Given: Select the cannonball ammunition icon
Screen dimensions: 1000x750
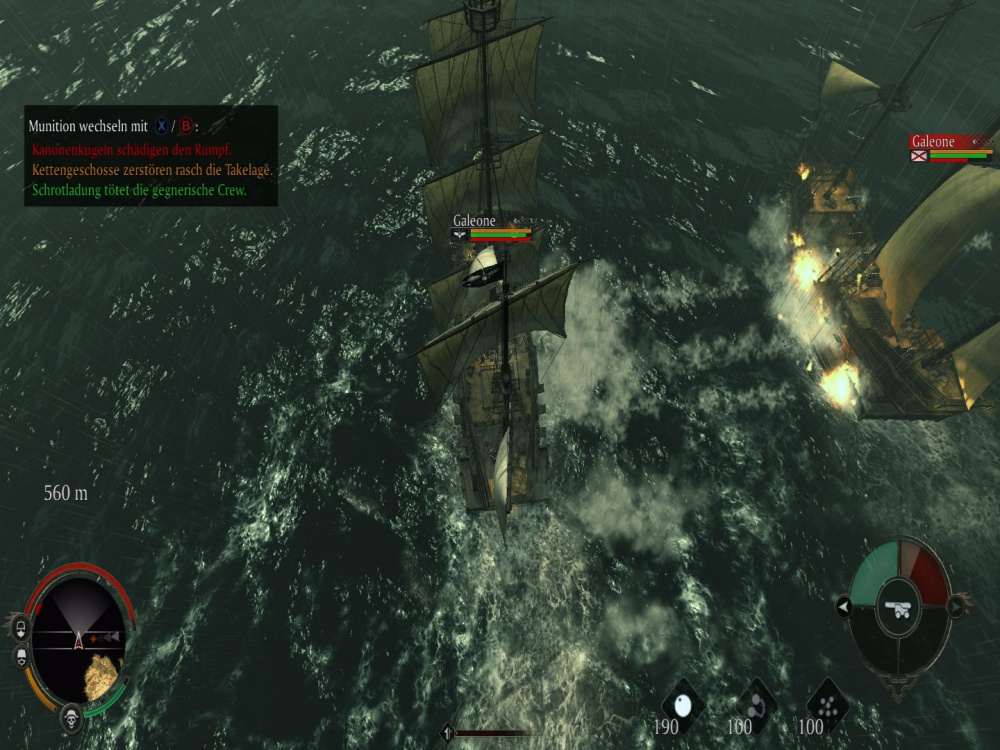Looking at the screenshot, I should pos(683,705).
